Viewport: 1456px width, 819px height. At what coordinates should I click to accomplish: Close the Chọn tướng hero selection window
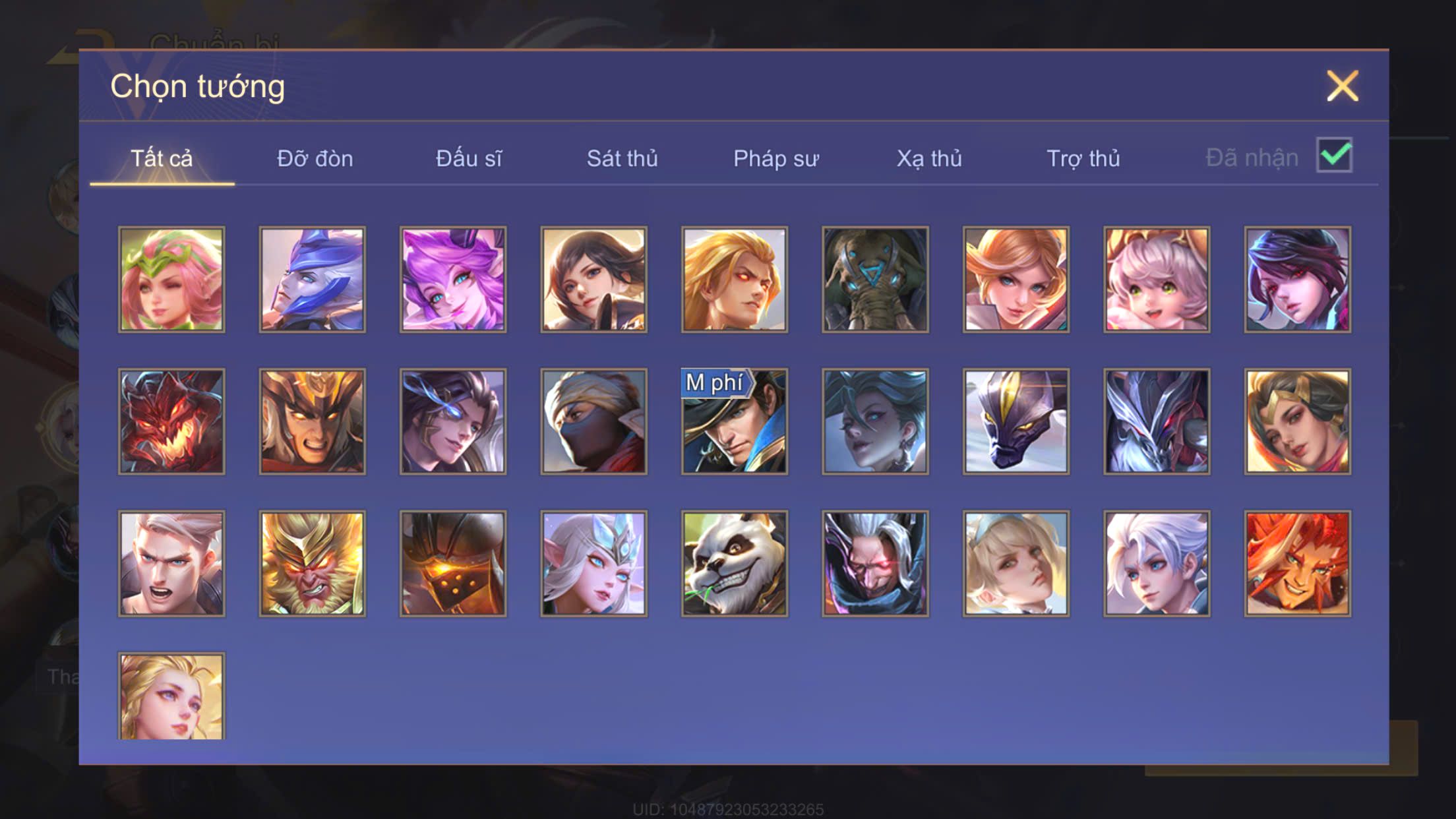coord(1342,86)
